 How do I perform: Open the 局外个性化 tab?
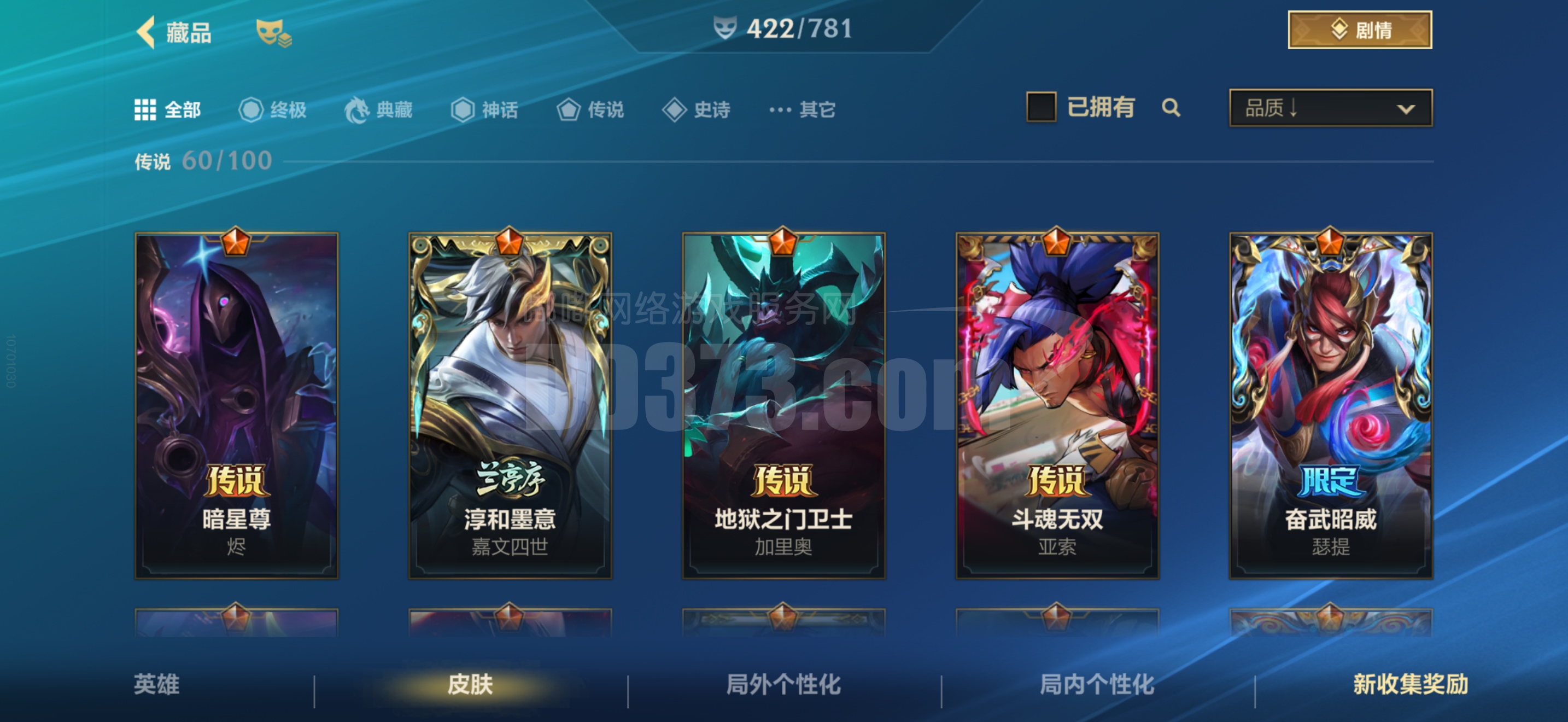(784, 686)
